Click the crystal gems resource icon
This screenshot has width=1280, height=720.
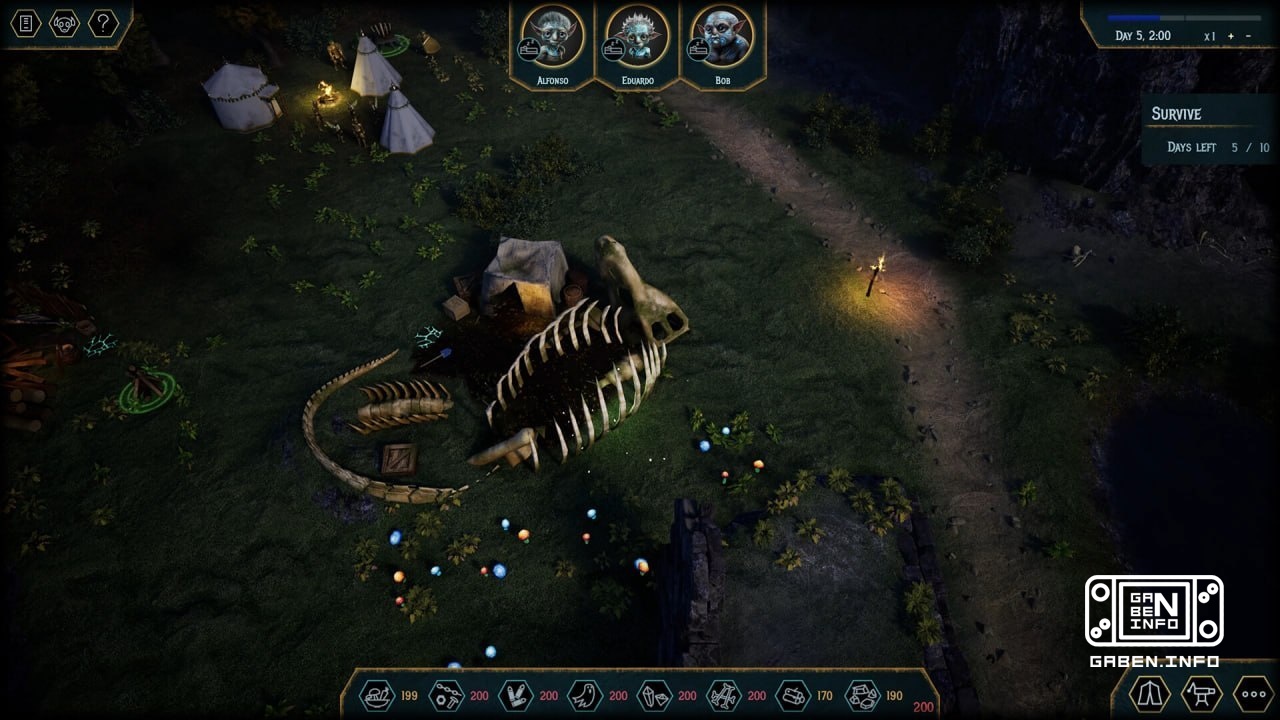point(655,695)
